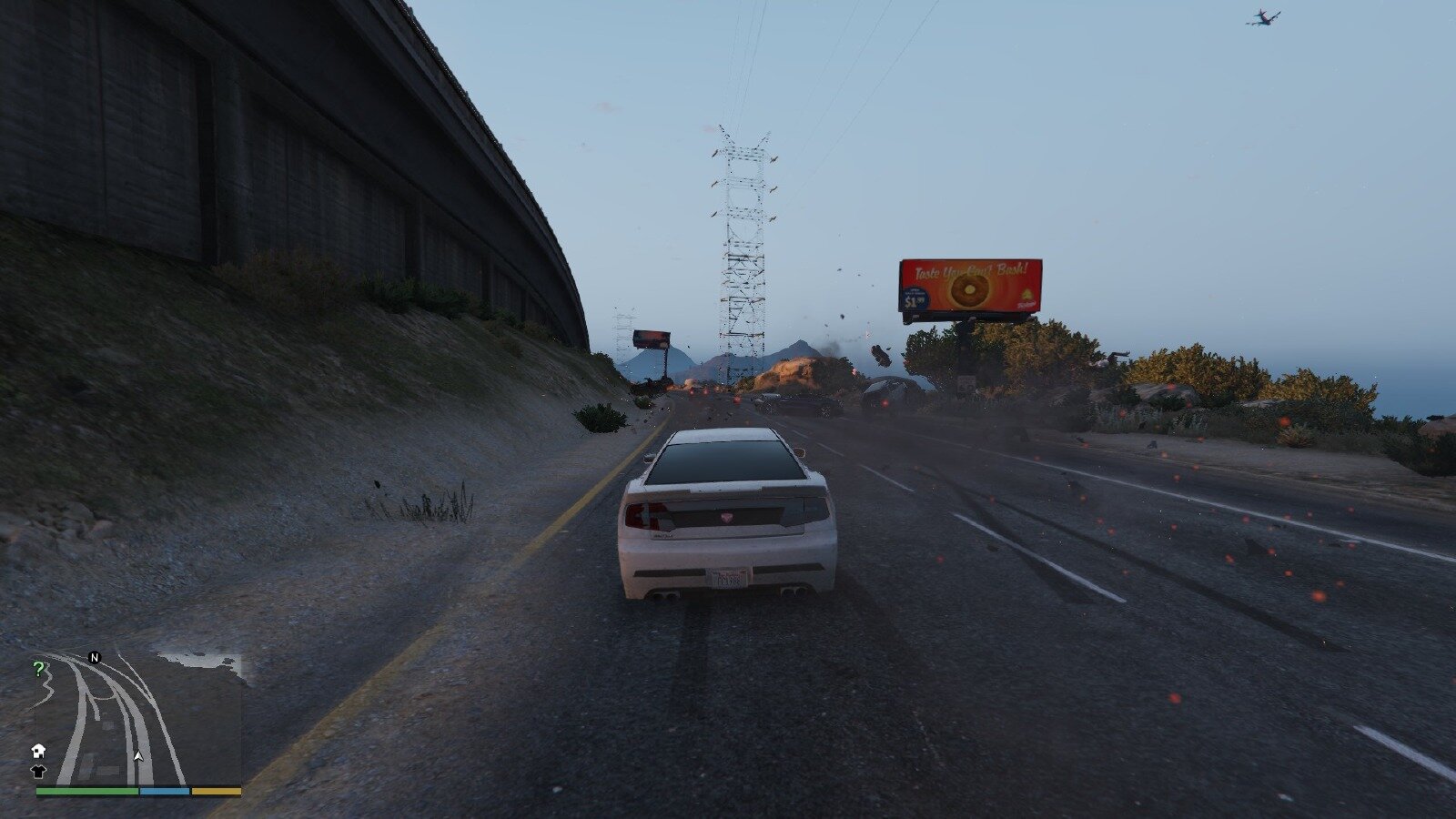The image size is (1456, 819).
Task: Click the black t-shirt clothing store blip
Action: 38,771
